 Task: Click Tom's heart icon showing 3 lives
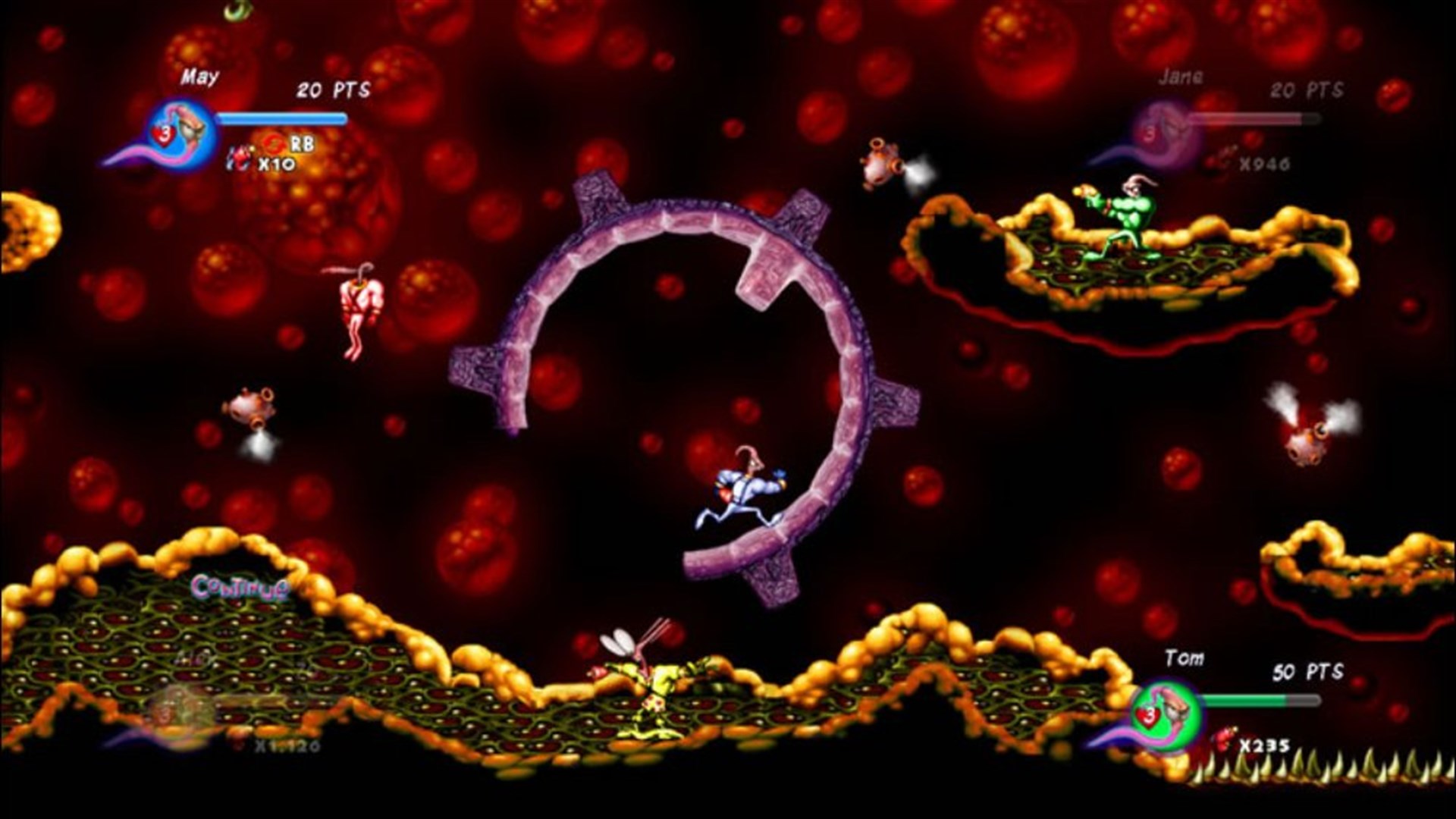[1148, 717]
